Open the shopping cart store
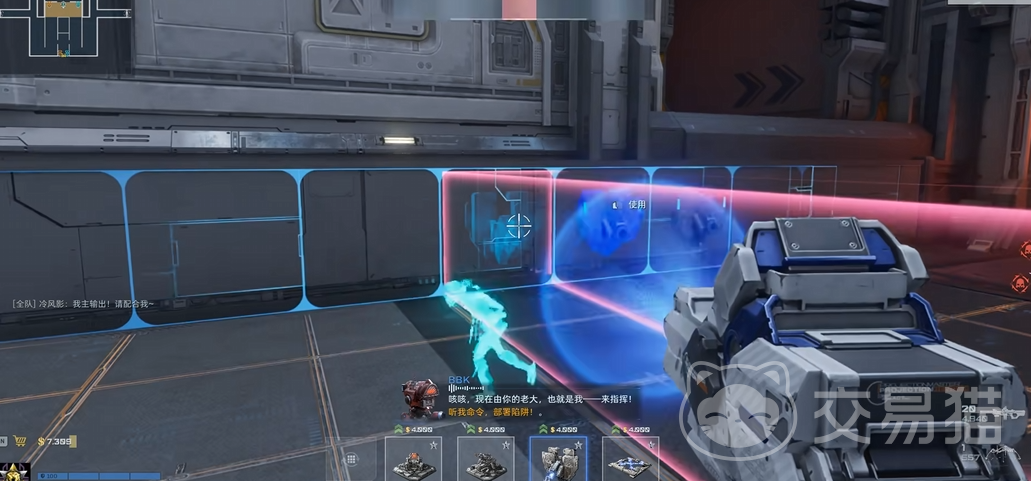 tap(19, 440)
